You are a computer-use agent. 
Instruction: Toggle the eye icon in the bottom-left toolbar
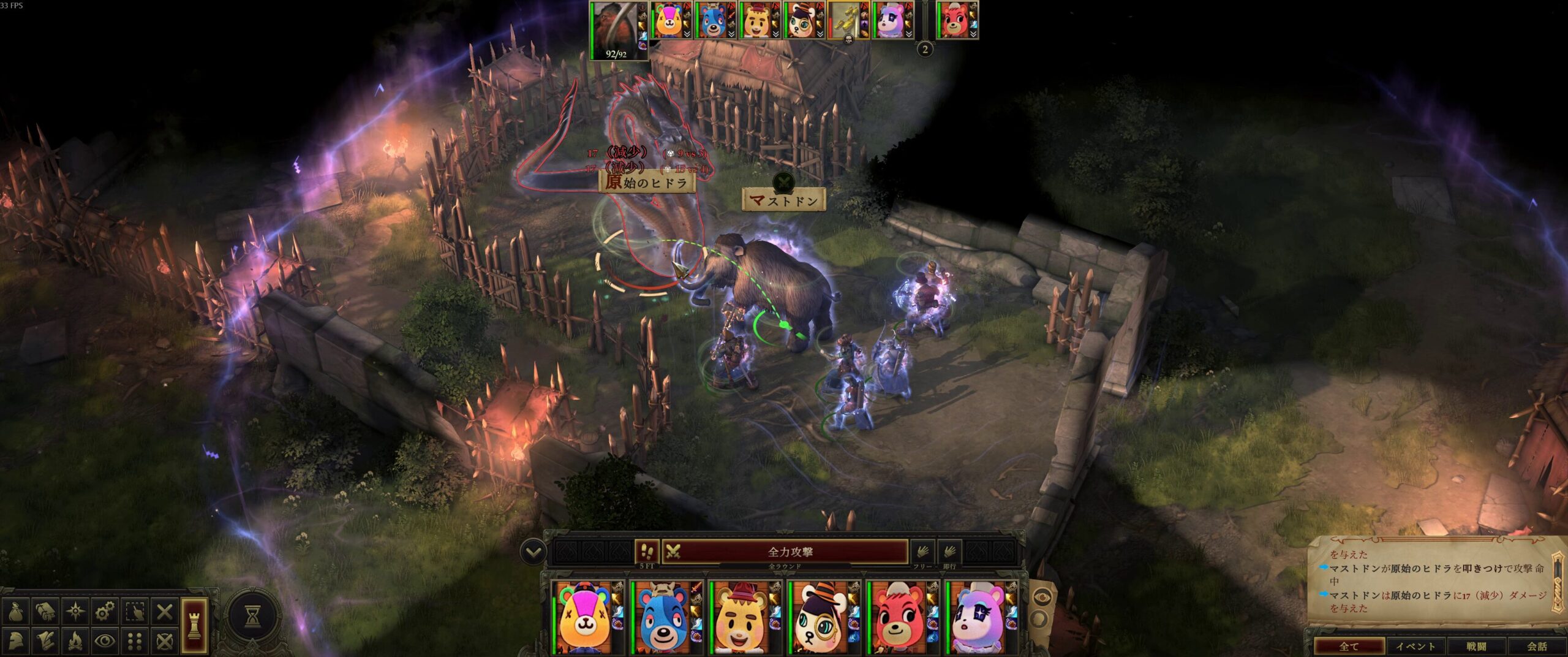tap(105, 641)
